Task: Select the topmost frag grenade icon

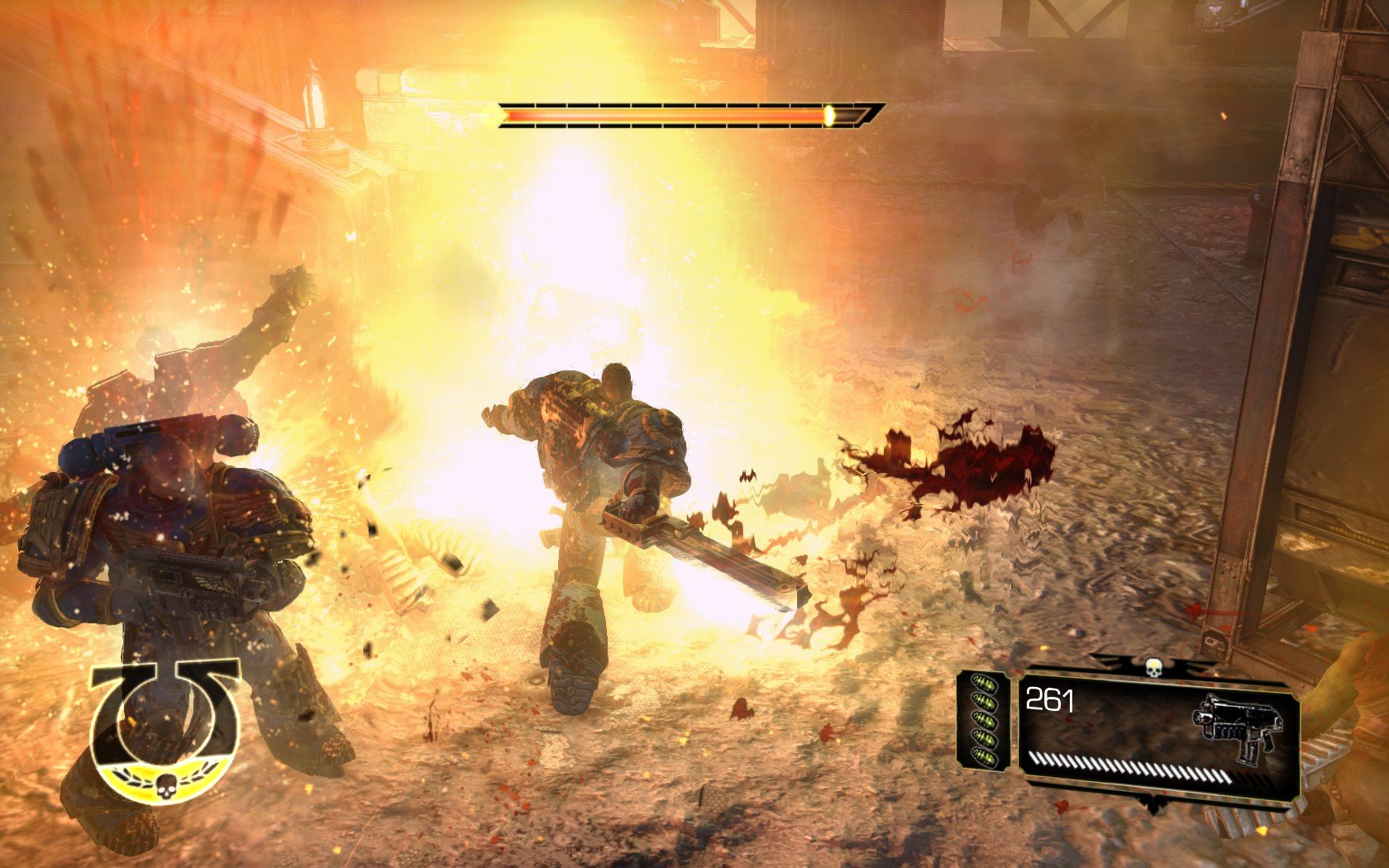Action: click(985, 683)
